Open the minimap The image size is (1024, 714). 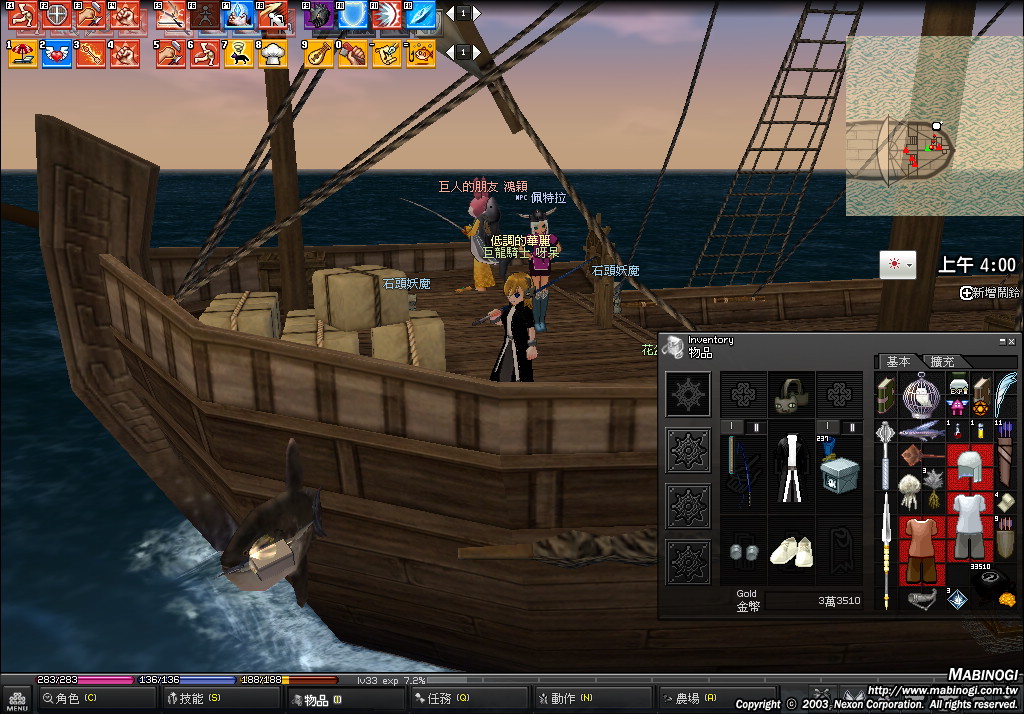[x=934, y=126]
